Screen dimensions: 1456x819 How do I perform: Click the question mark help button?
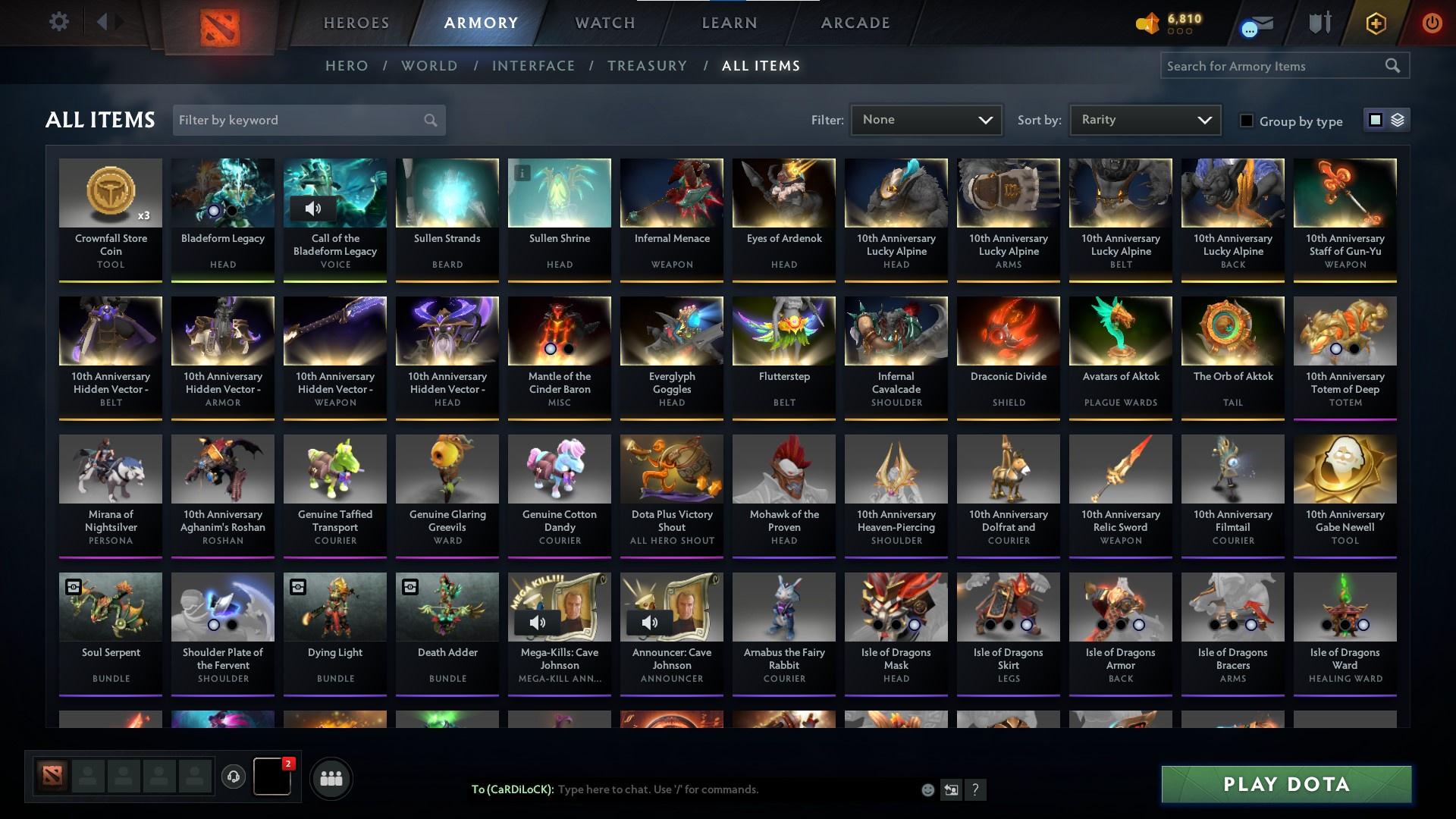point(975,789)
